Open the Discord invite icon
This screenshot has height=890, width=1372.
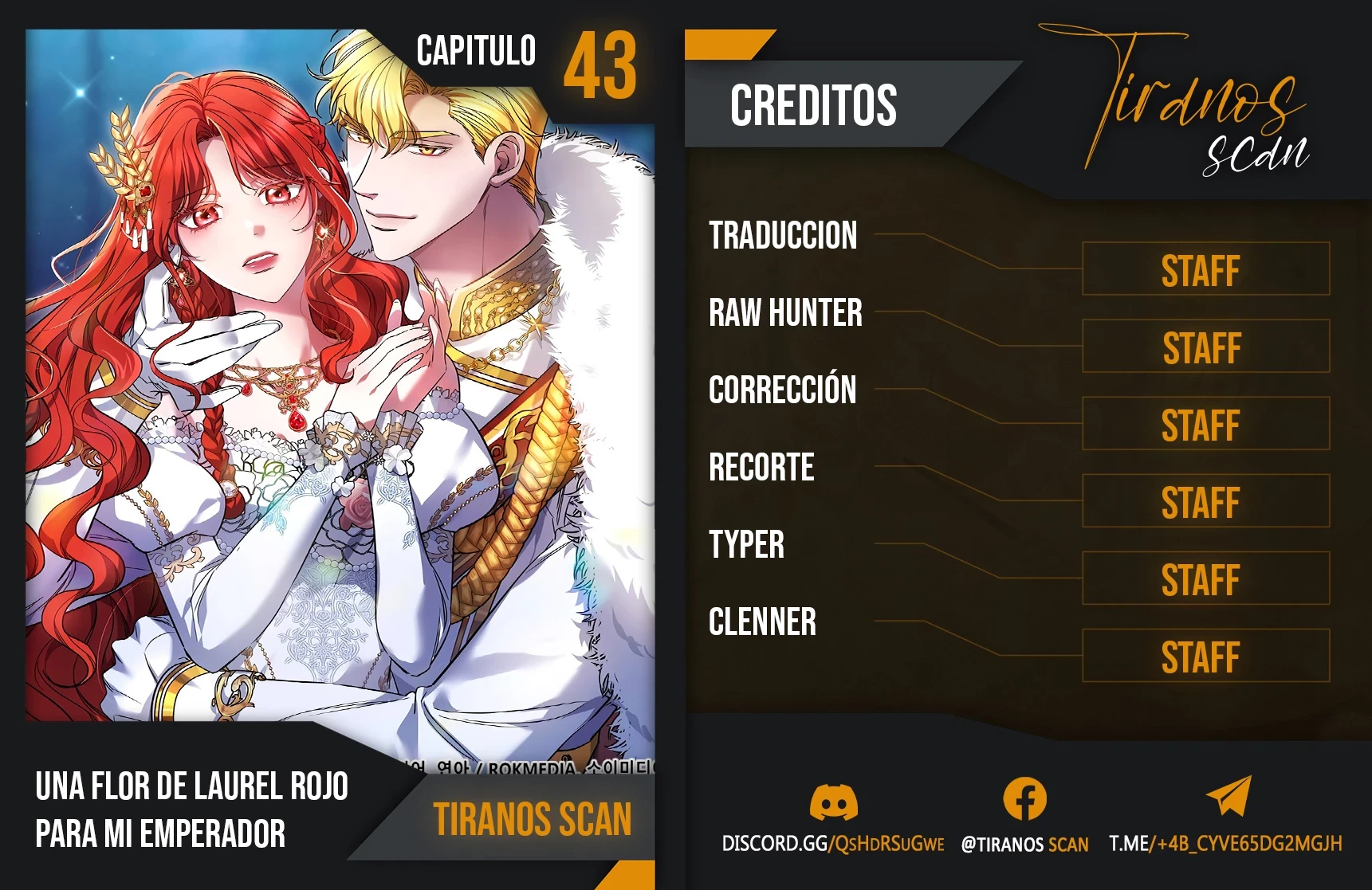pos(833,802)
